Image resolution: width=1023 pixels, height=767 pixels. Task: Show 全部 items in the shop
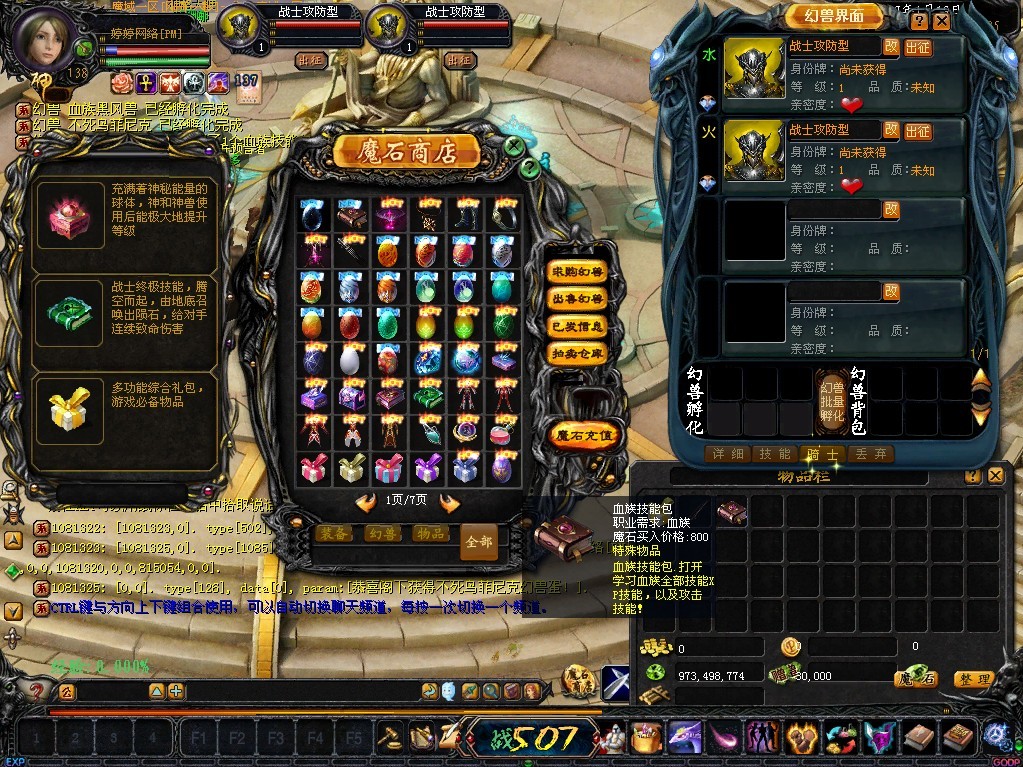(479, 541)
